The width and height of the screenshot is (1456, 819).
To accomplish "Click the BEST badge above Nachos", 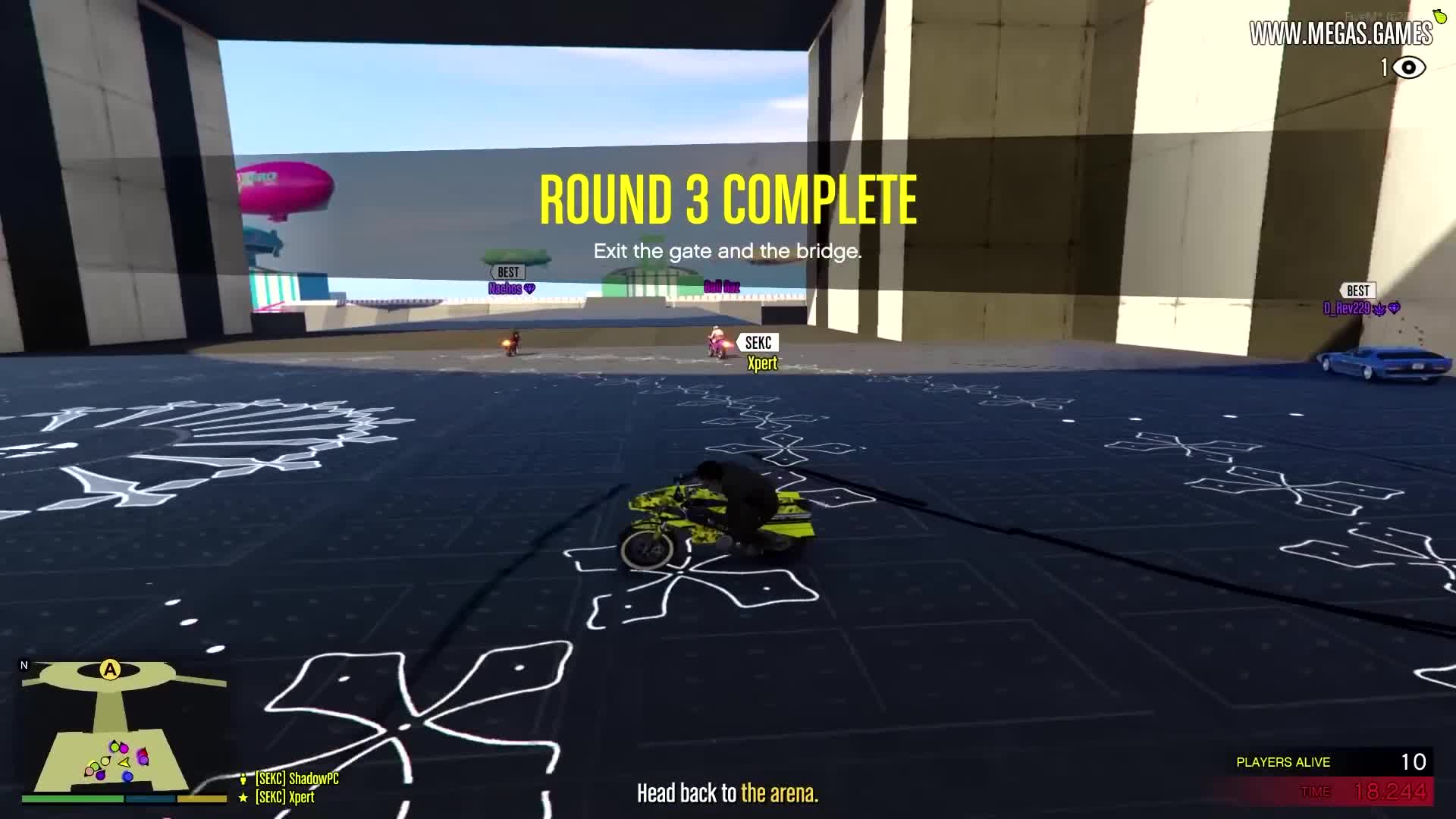I will pos(507,271).
